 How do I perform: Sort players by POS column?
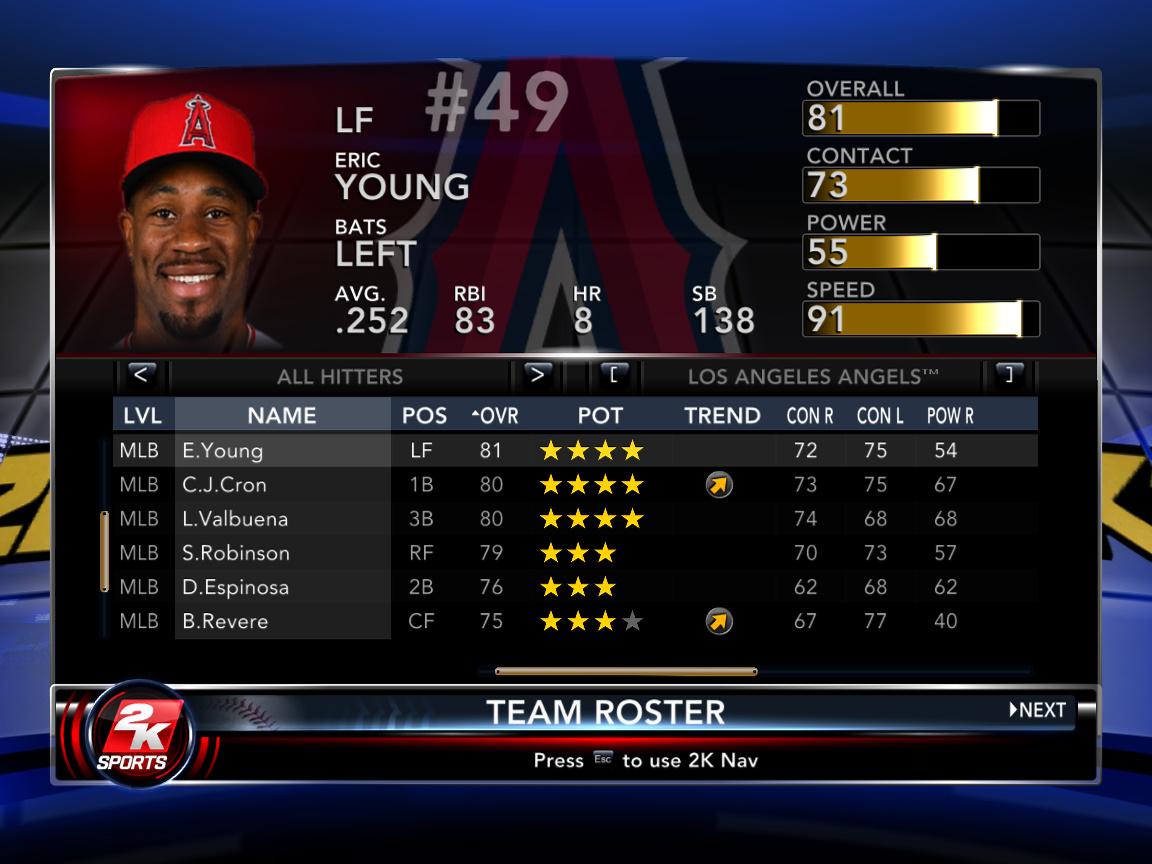[x=424, y=415]
